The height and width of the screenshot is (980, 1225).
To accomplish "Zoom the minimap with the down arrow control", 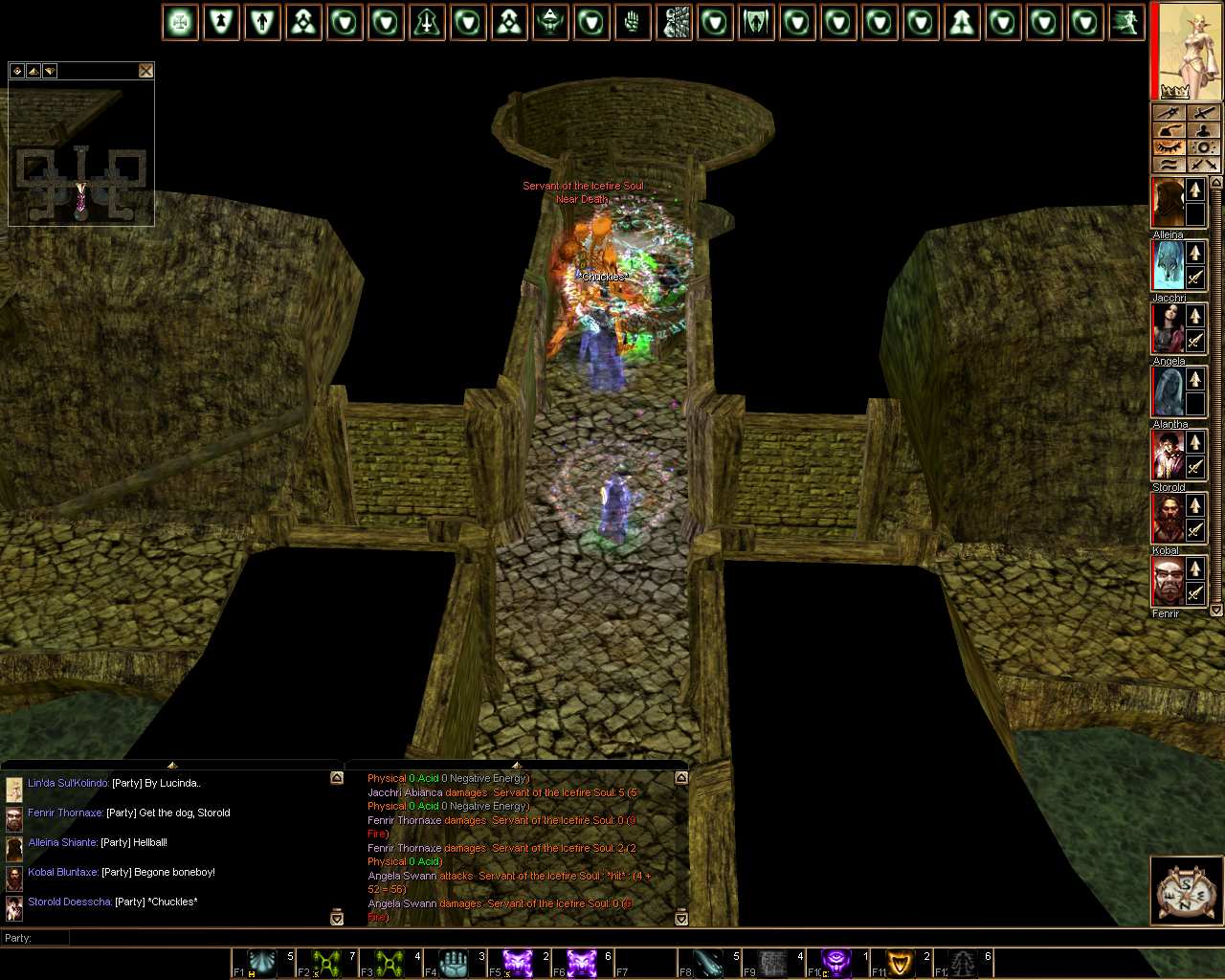I will click(48, 71).
